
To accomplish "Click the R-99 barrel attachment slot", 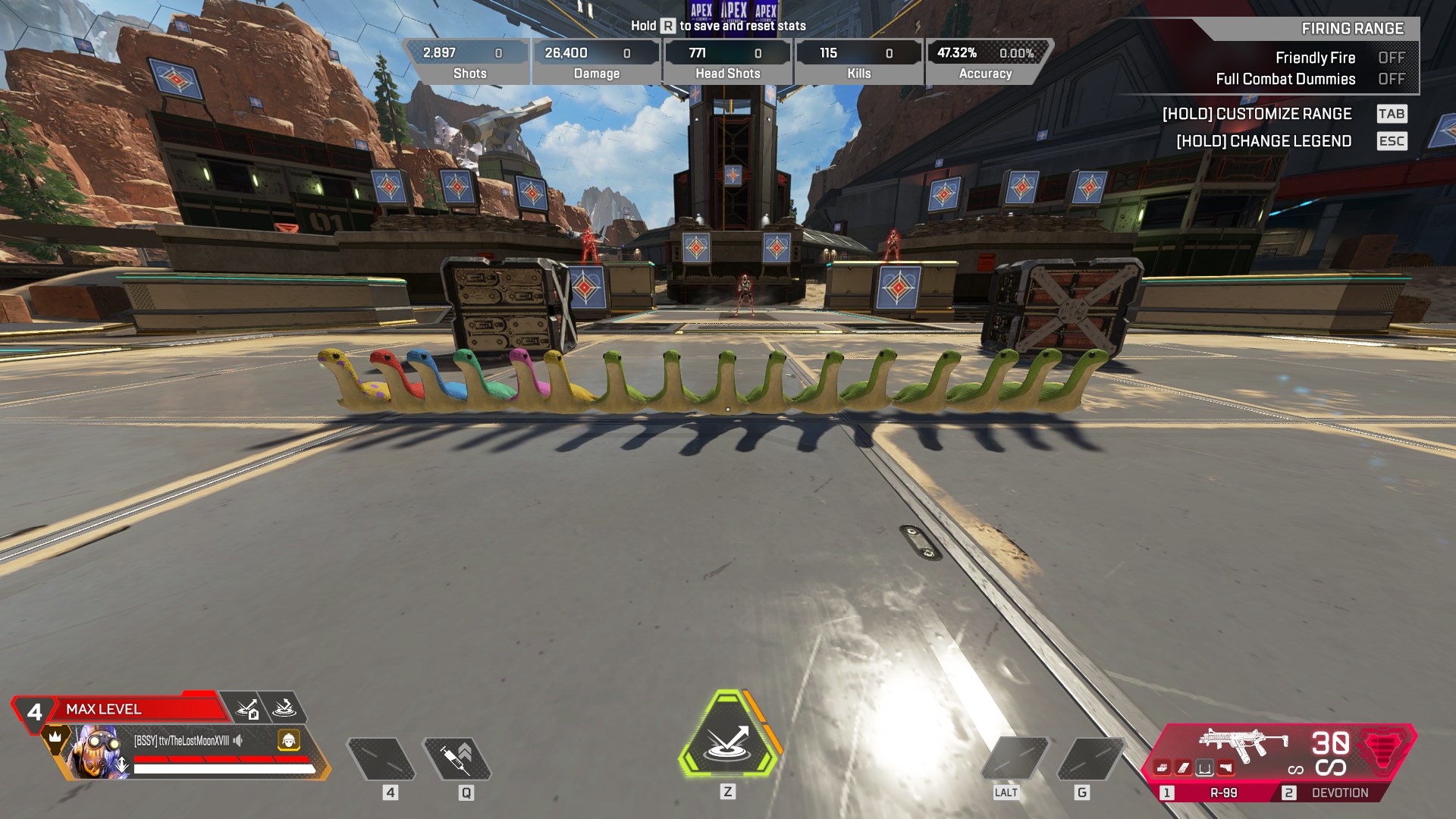I will (x=1163, y=768).
